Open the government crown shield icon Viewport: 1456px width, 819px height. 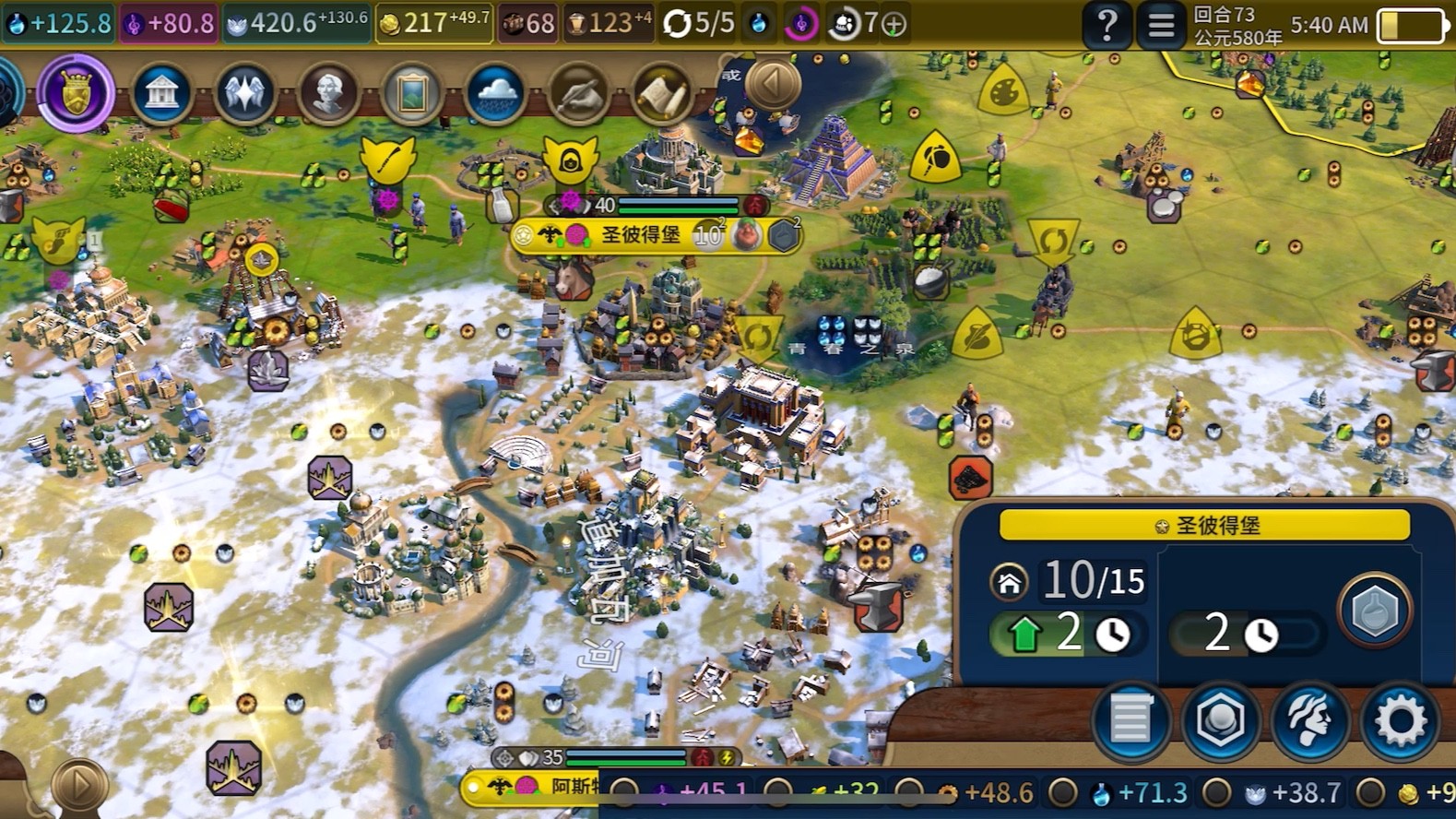77,93
